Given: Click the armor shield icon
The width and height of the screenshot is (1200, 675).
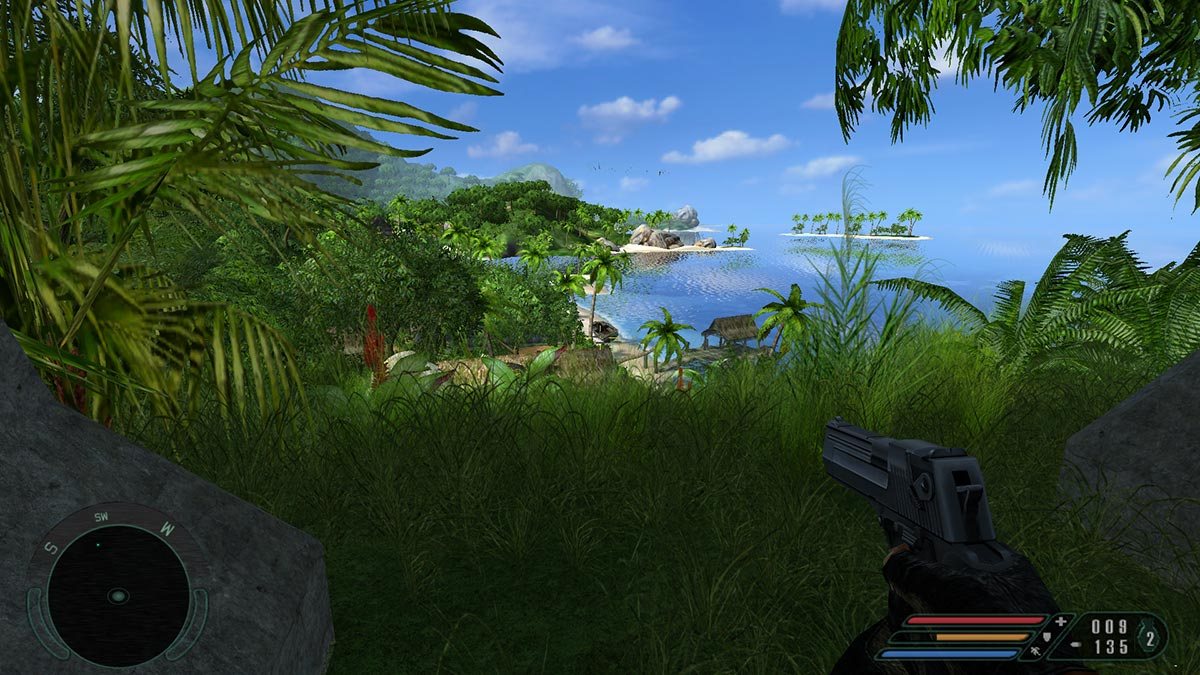Looking at the screenshot, I should tap(1047, 636).
